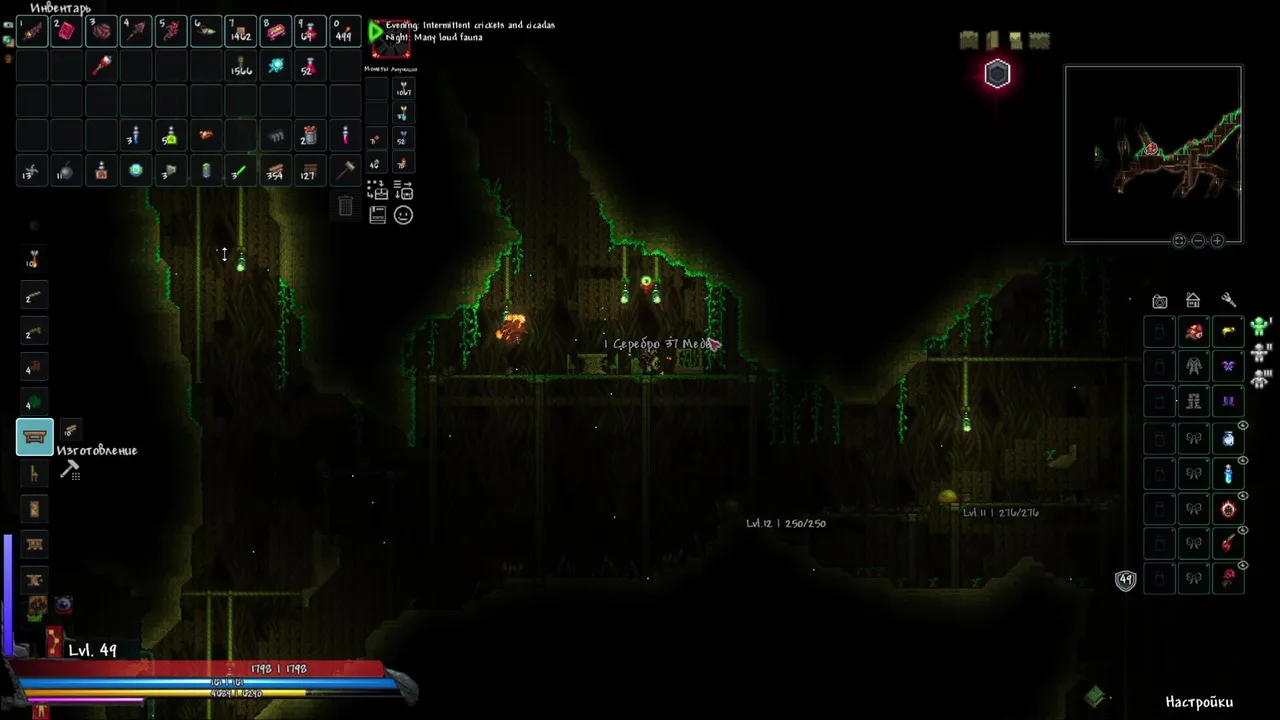Click the emote smiley face button

tap(403, 215)
